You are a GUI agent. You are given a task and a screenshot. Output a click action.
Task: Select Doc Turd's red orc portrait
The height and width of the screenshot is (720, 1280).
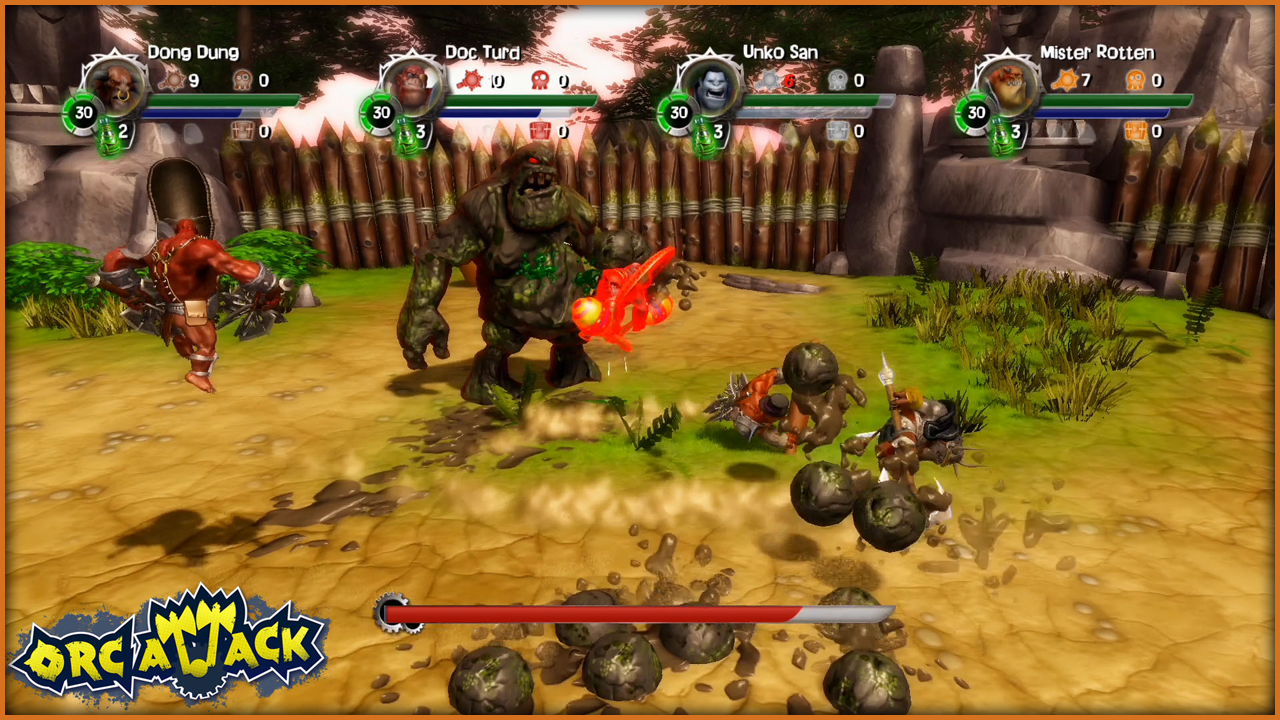coord(408,84)
